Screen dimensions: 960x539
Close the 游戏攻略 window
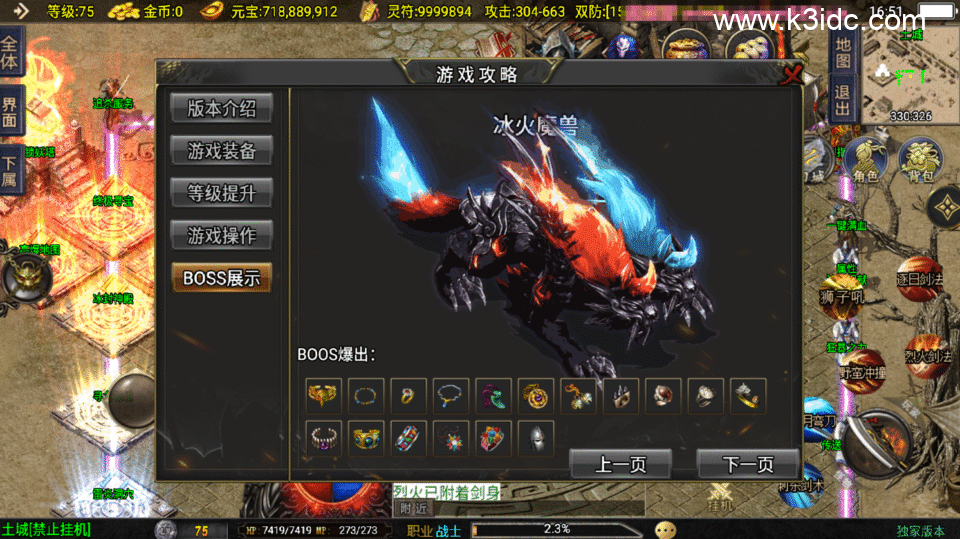[792, 74]
